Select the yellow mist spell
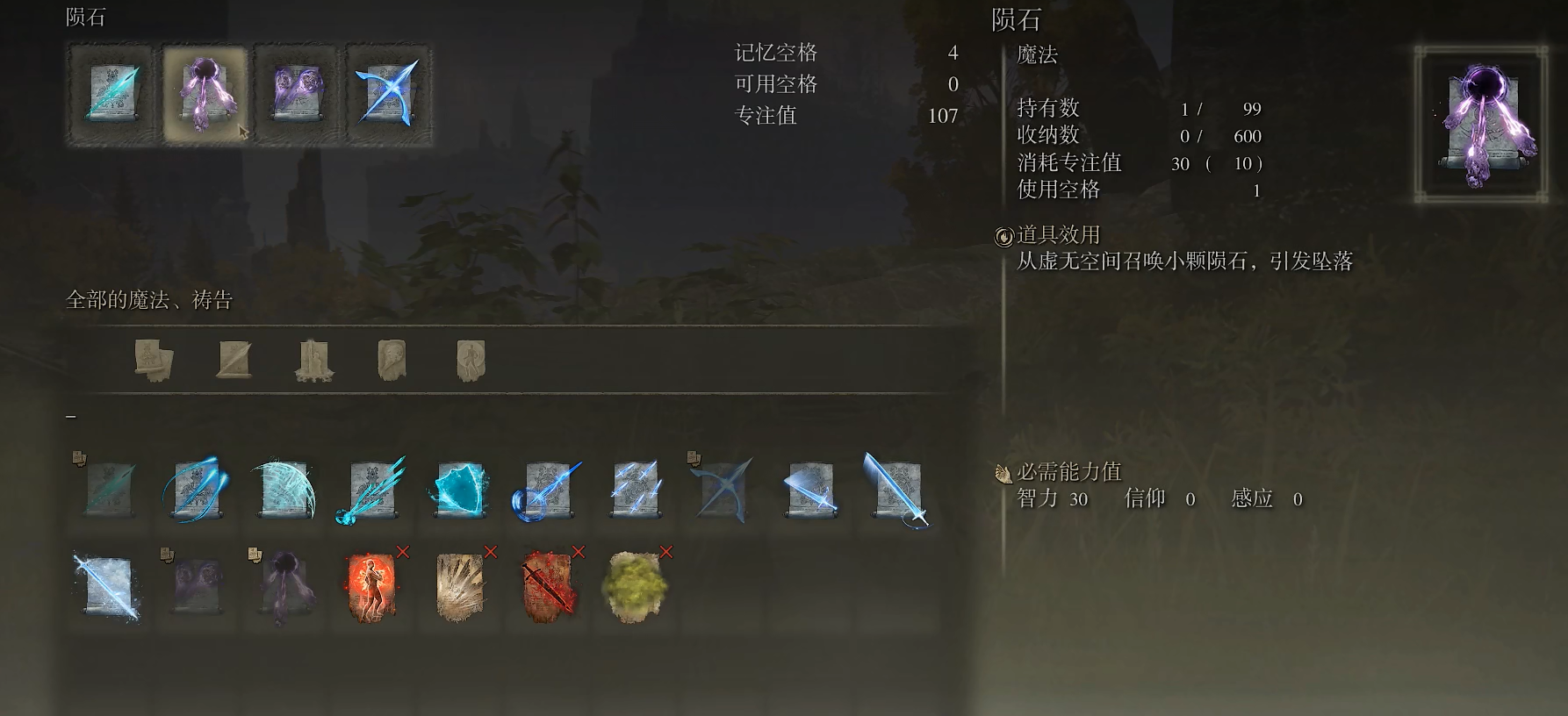This screenshot has height=716, width=1568. coord(637,586)
